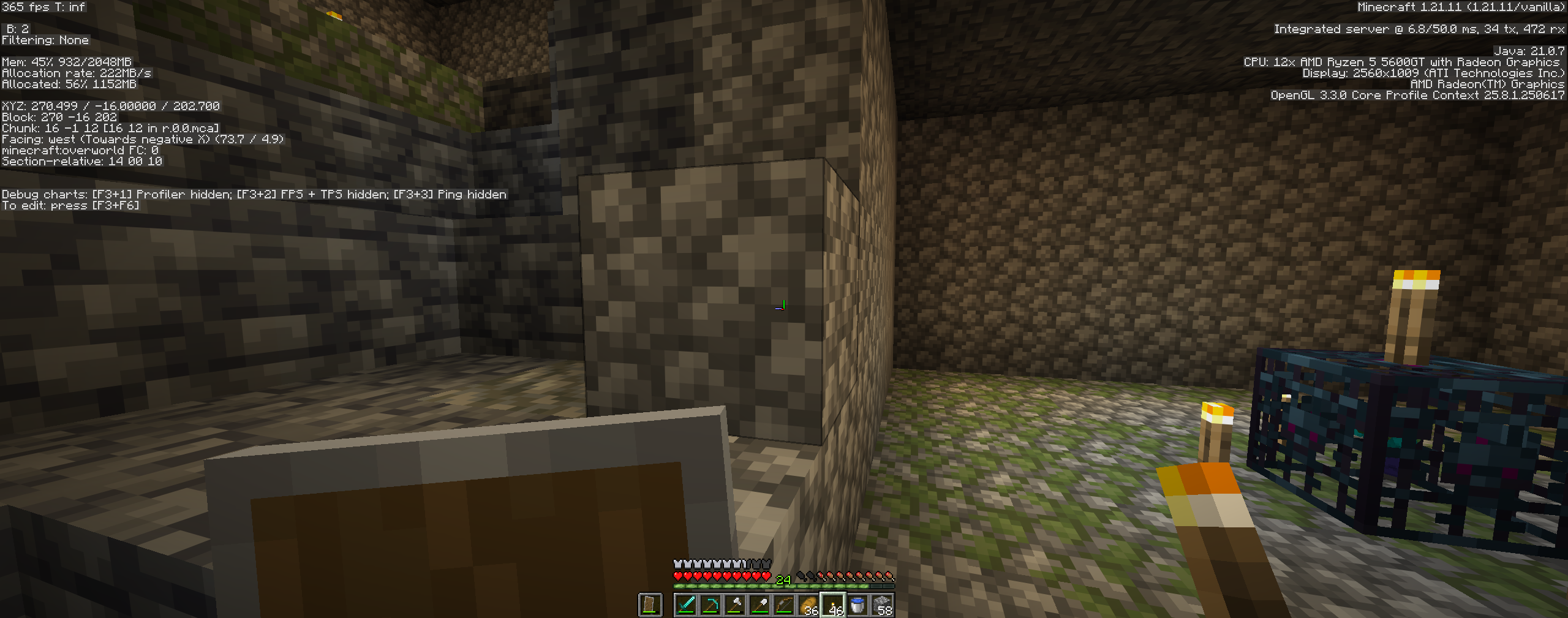The width and height of the screenshot is (1568, 618).
Task: Click the off-hand shield slot
Action: pos(650,605)
